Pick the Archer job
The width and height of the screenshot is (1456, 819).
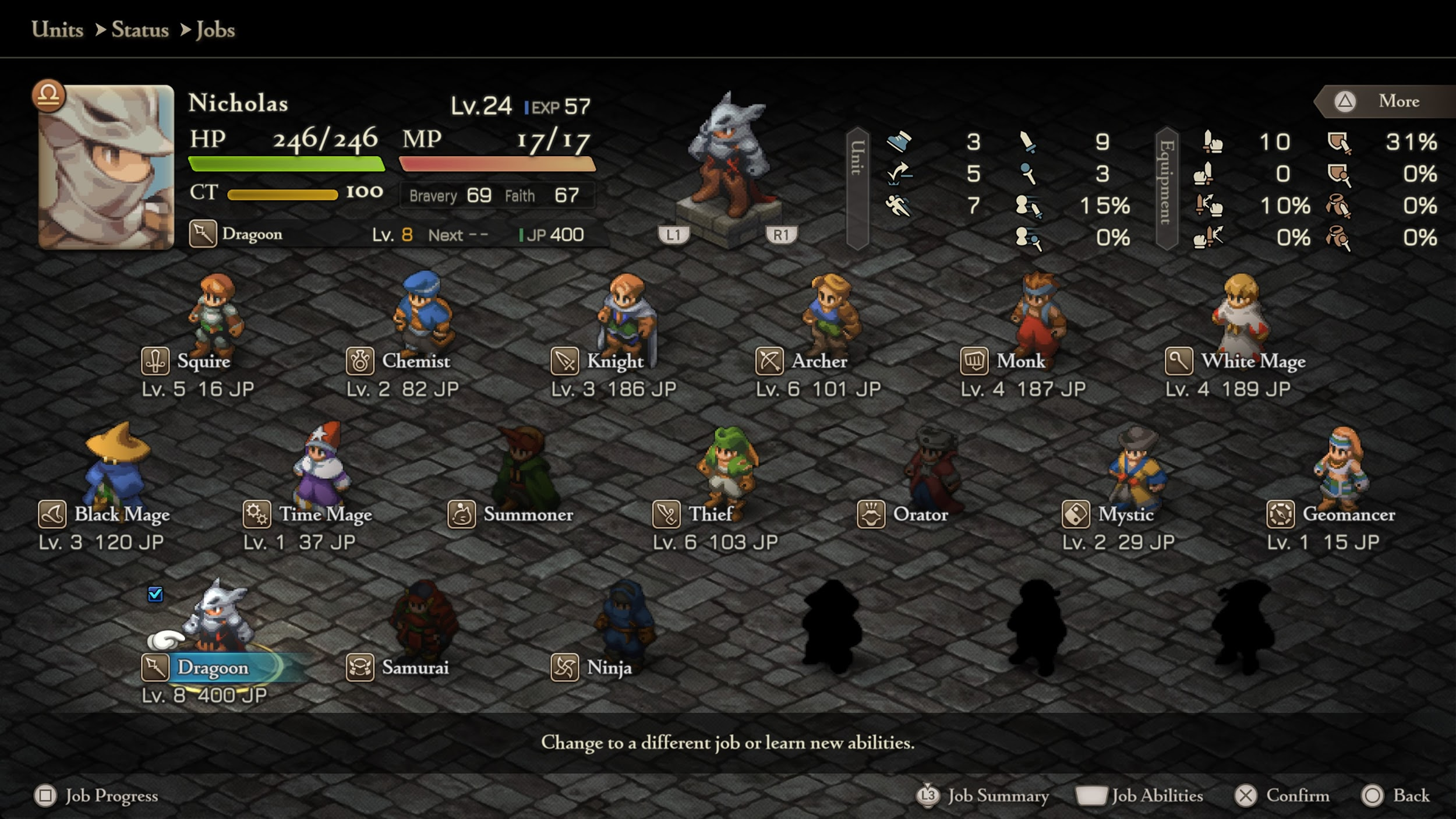coord(818,361)
